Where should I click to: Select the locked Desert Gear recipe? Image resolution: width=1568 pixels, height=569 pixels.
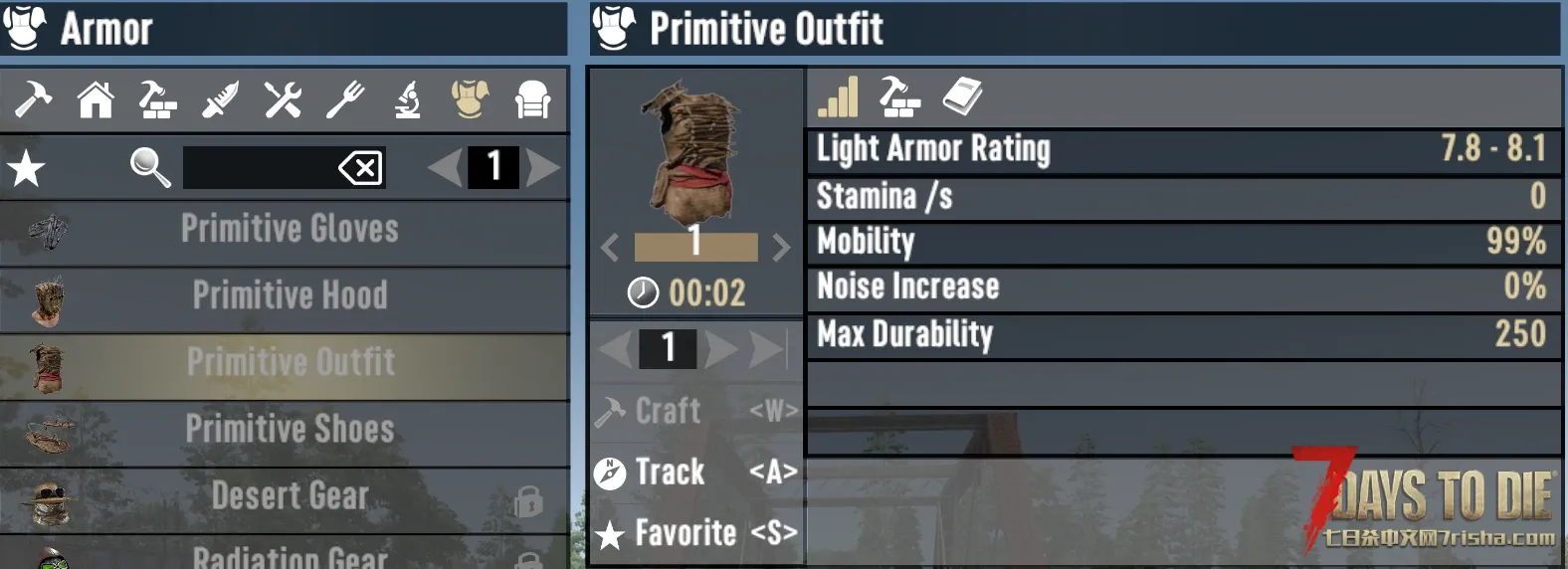coord(289,495)
